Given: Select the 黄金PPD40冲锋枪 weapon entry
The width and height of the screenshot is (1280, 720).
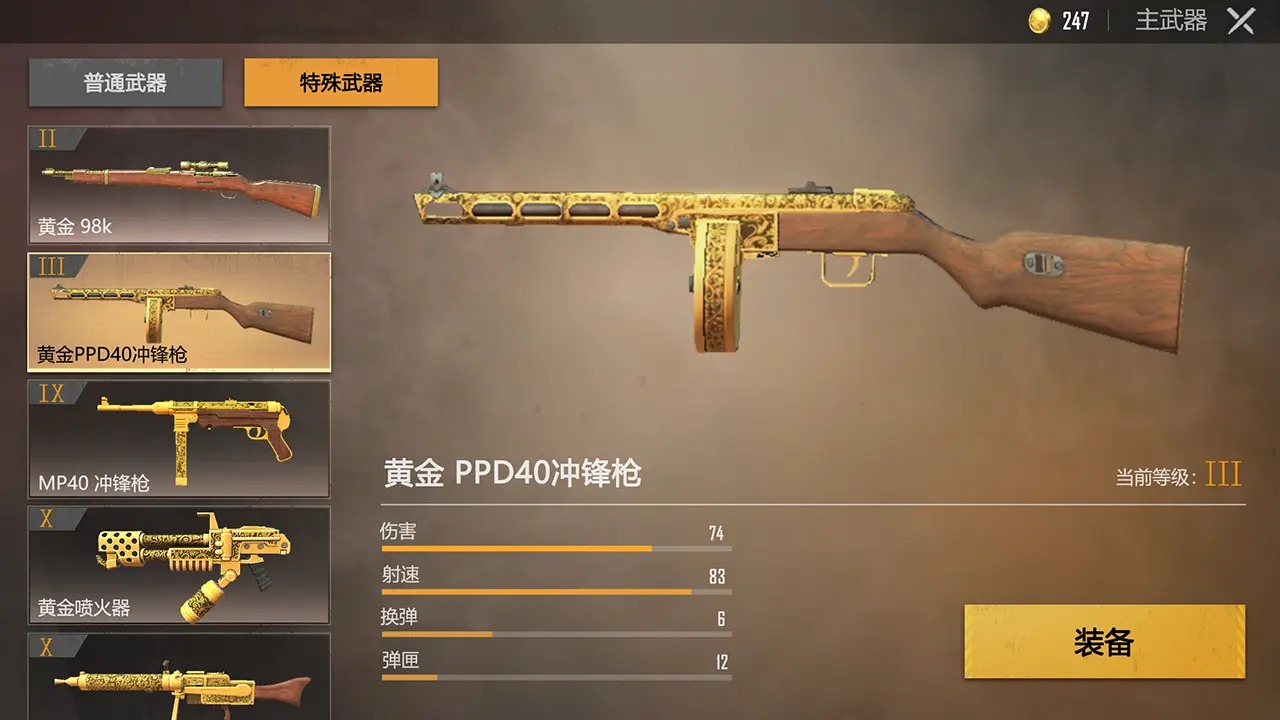Looking at the screenshot, I should click(178, 310).
